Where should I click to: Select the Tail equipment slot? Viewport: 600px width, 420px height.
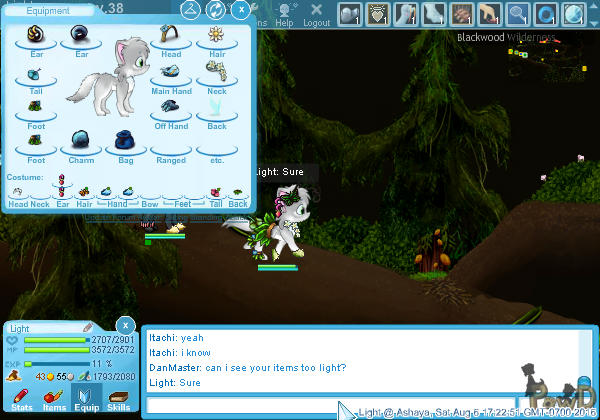click(x=35, y=75)
